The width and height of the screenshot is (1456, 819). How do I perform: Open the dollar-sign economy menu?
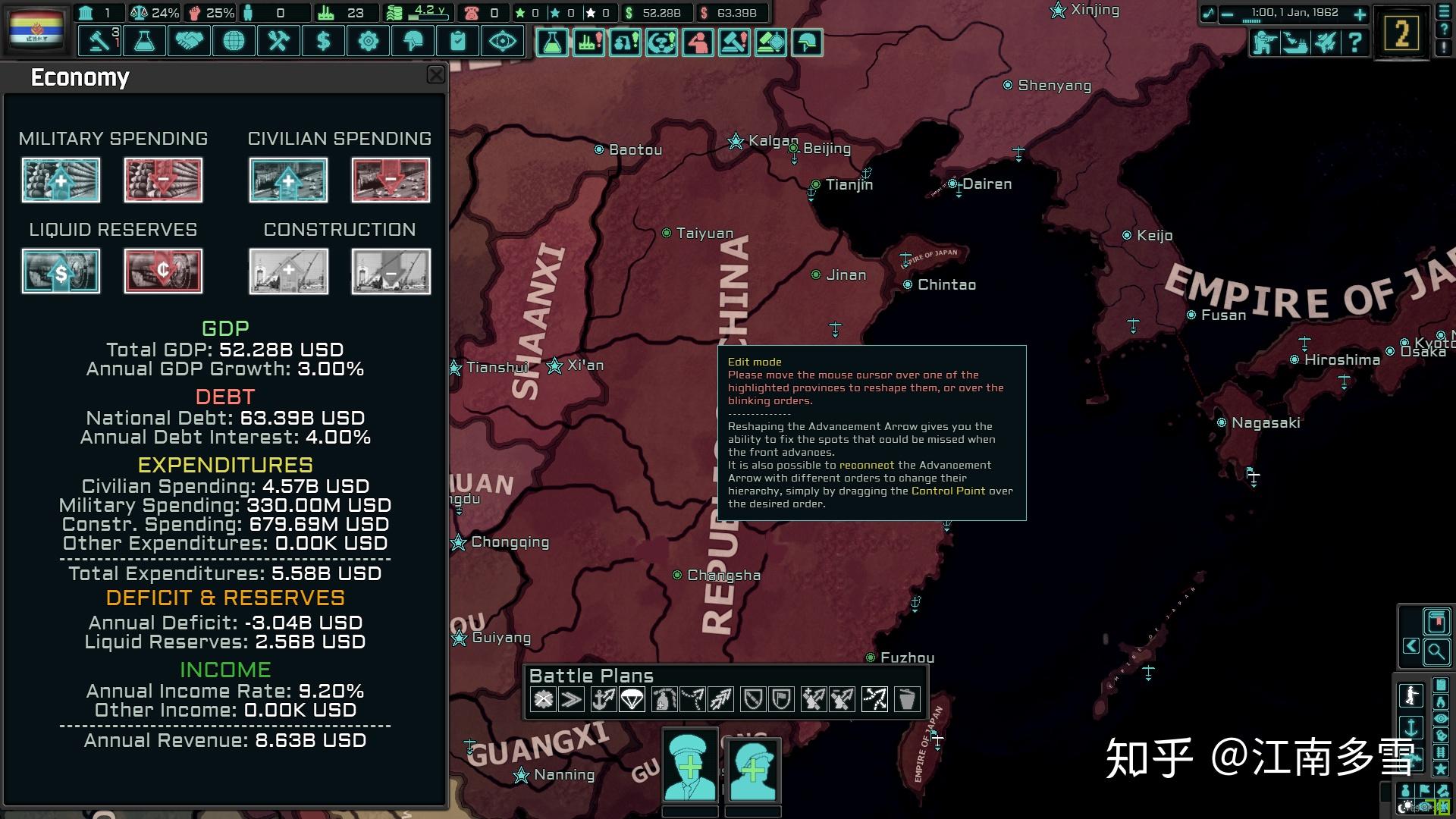[x=323, y=41]
